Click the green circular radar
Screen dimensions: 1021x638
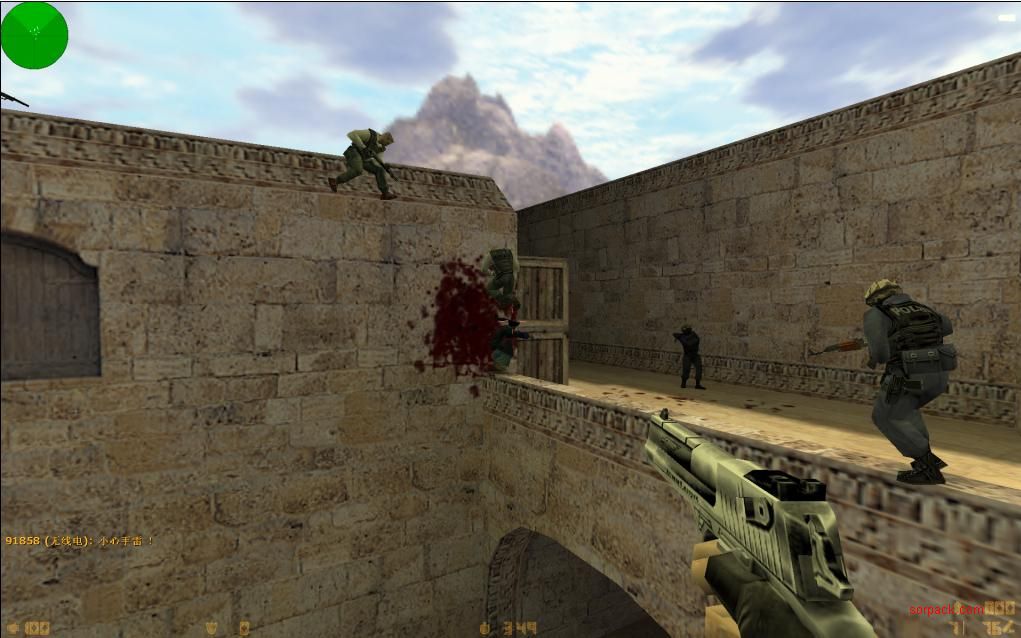(34, 35)
